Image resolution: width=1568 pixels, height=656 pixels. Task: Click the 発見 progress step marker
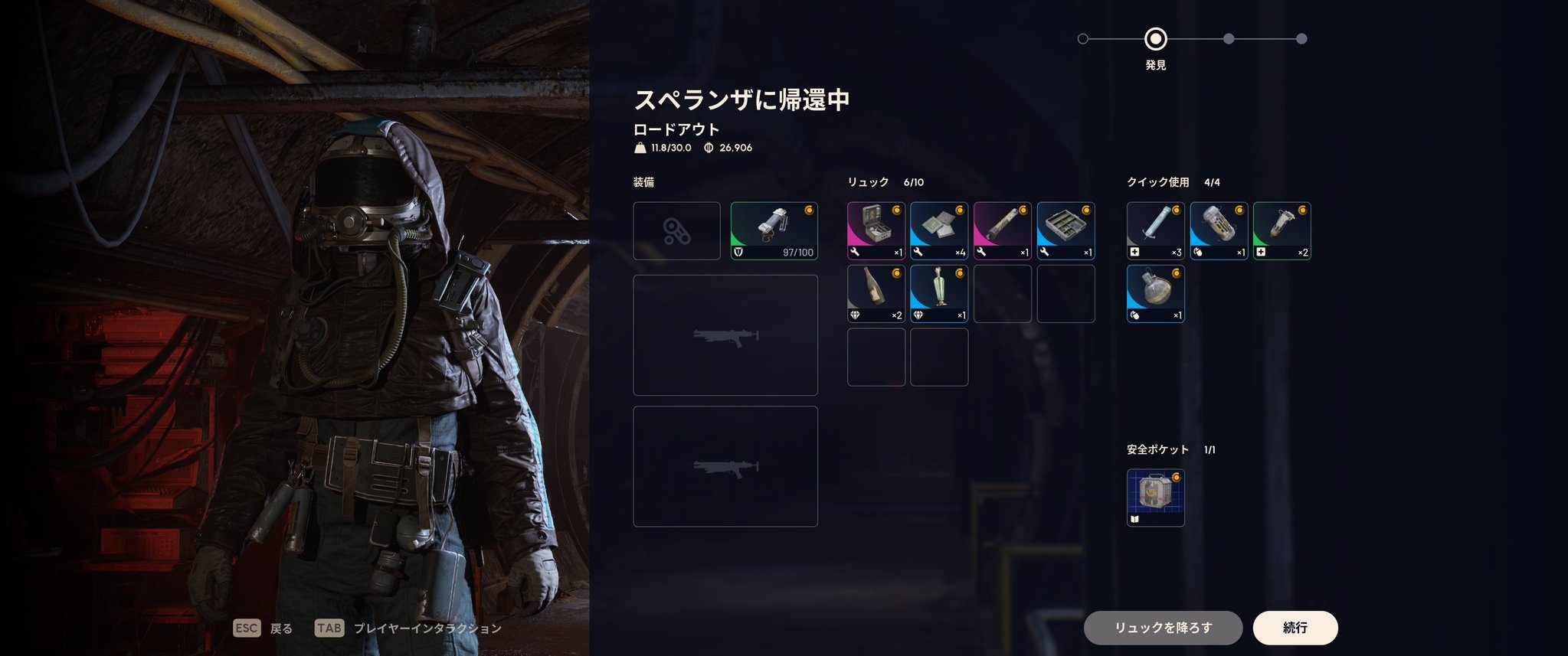click(x=1155, y=38)
